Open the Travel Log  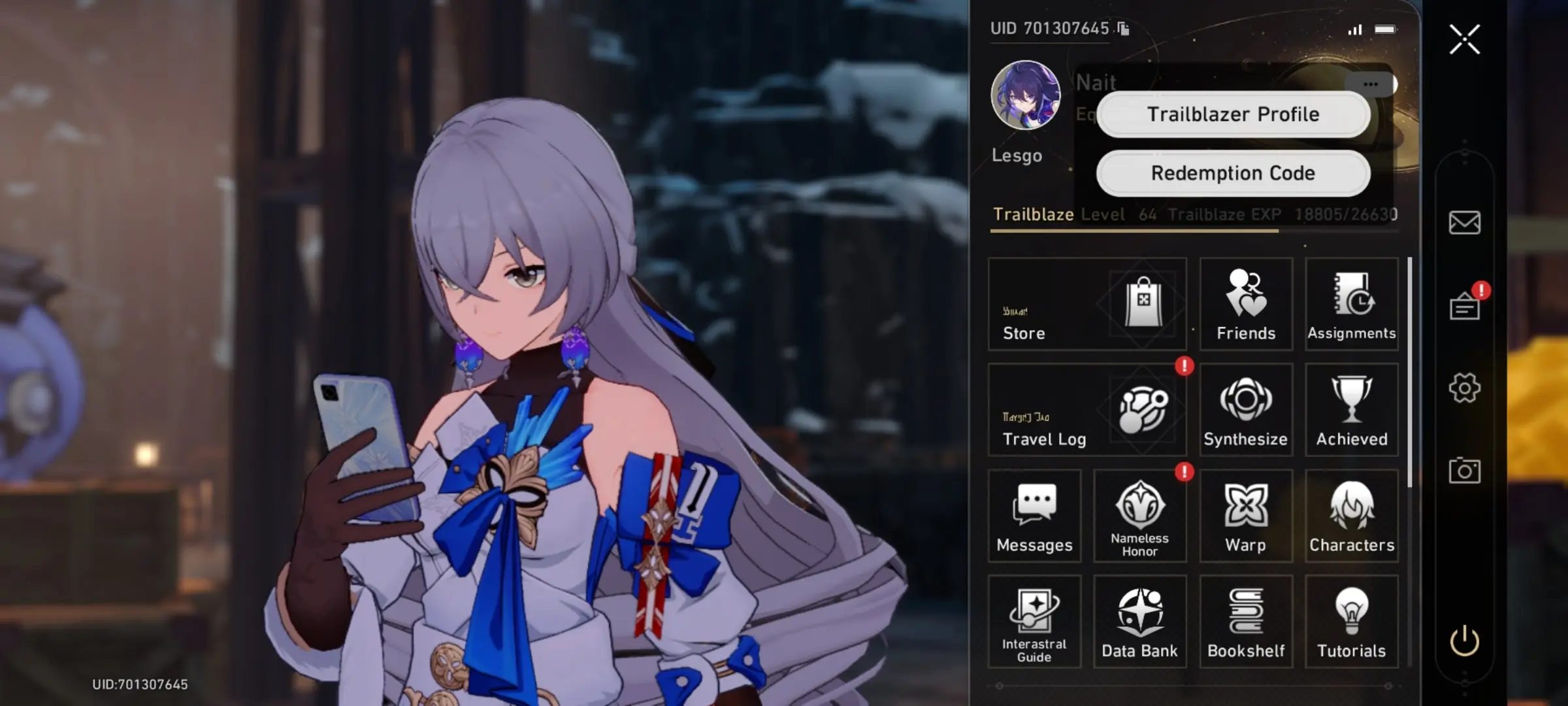[1087, 410]
